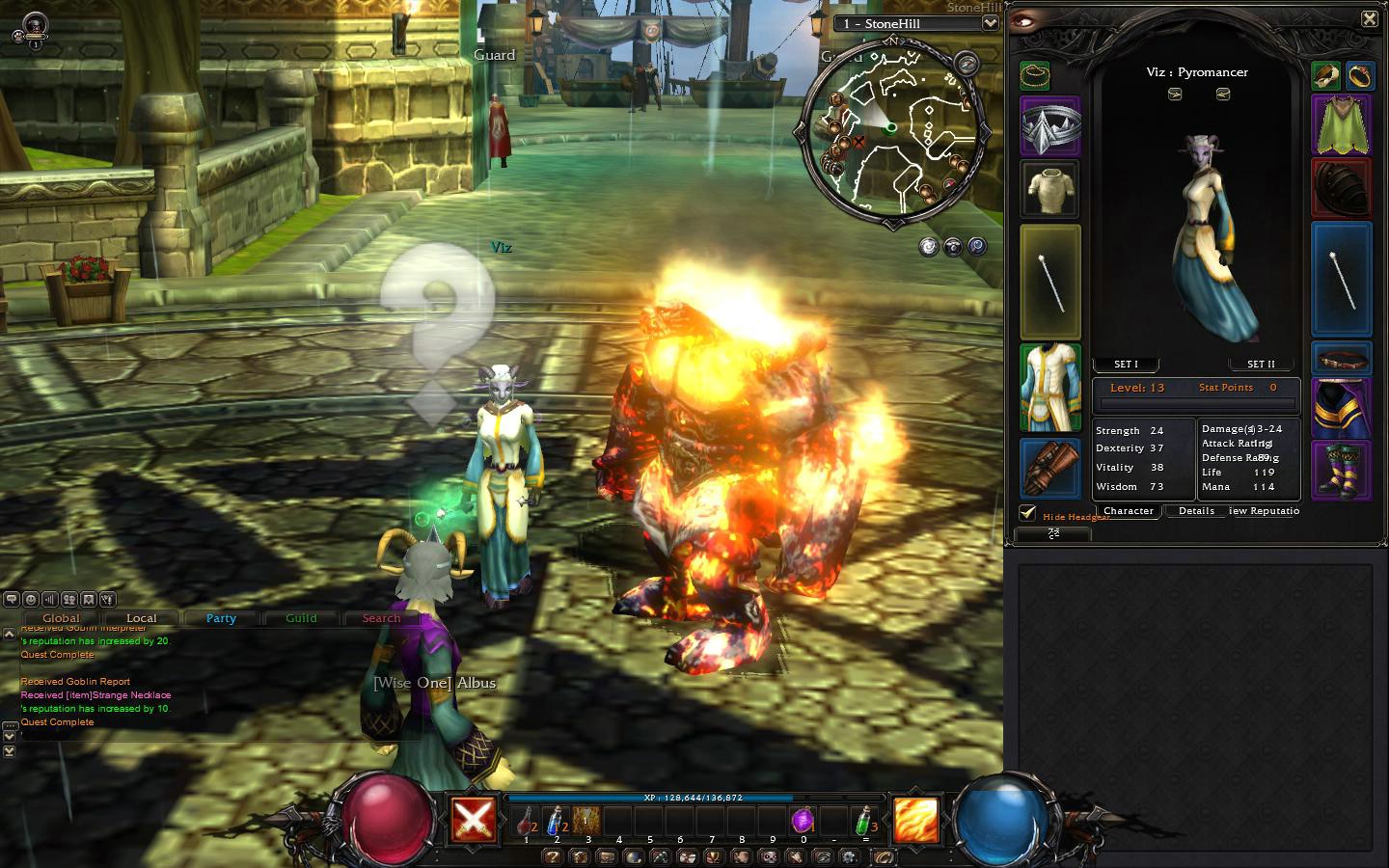This screenshot has width=1389, height=868.
Task: Switch to the Party chat tab
Action: pos(221,618)
